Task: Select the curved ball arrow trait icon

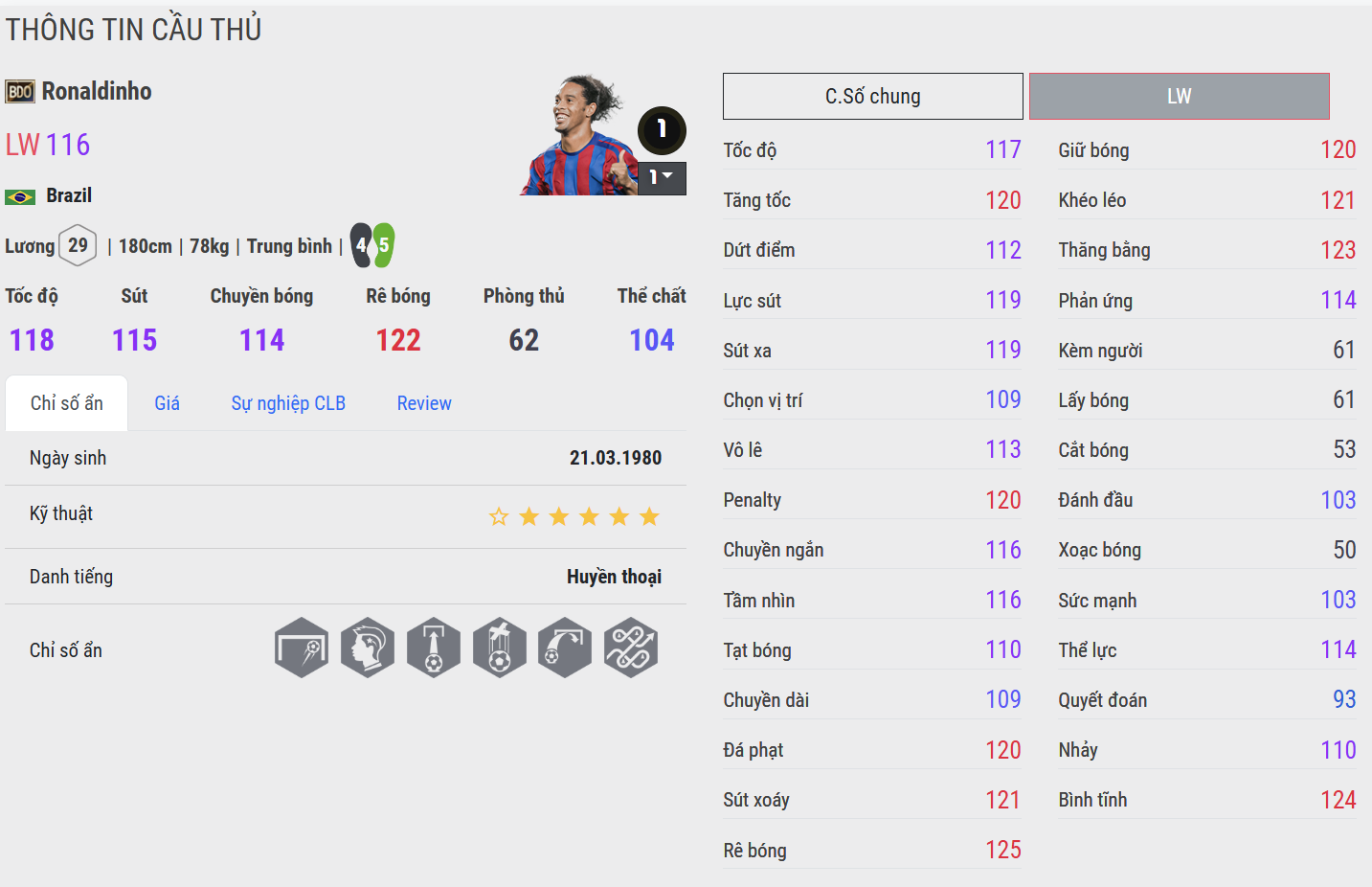Action: click(565, 648)
